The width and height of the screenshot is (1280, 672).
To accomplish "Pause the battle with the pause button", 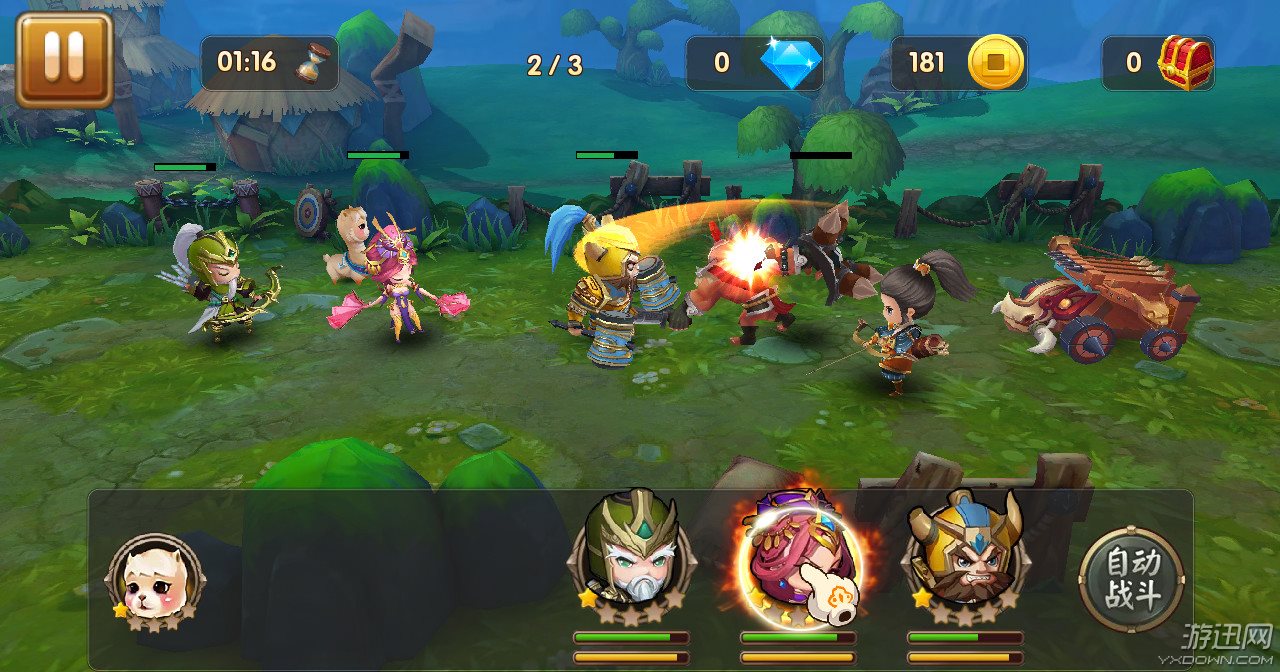I will tap(64, 60).
